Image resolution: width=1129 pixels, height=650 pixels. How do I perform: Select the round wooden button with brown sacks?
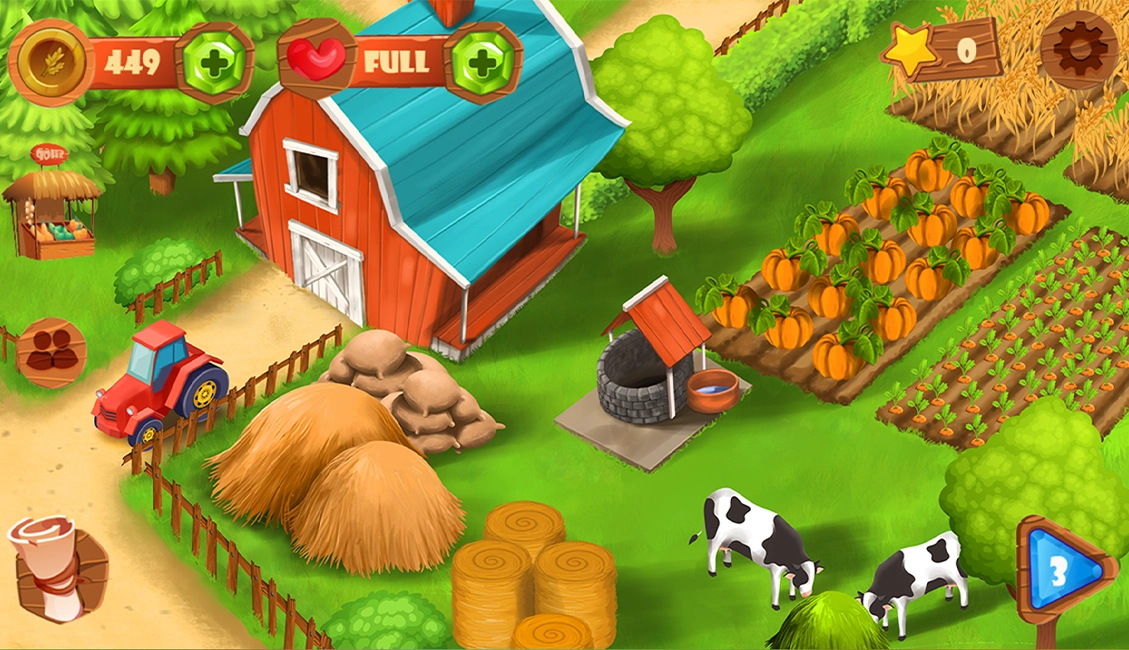pyautogui.click(x=51, y=351)
